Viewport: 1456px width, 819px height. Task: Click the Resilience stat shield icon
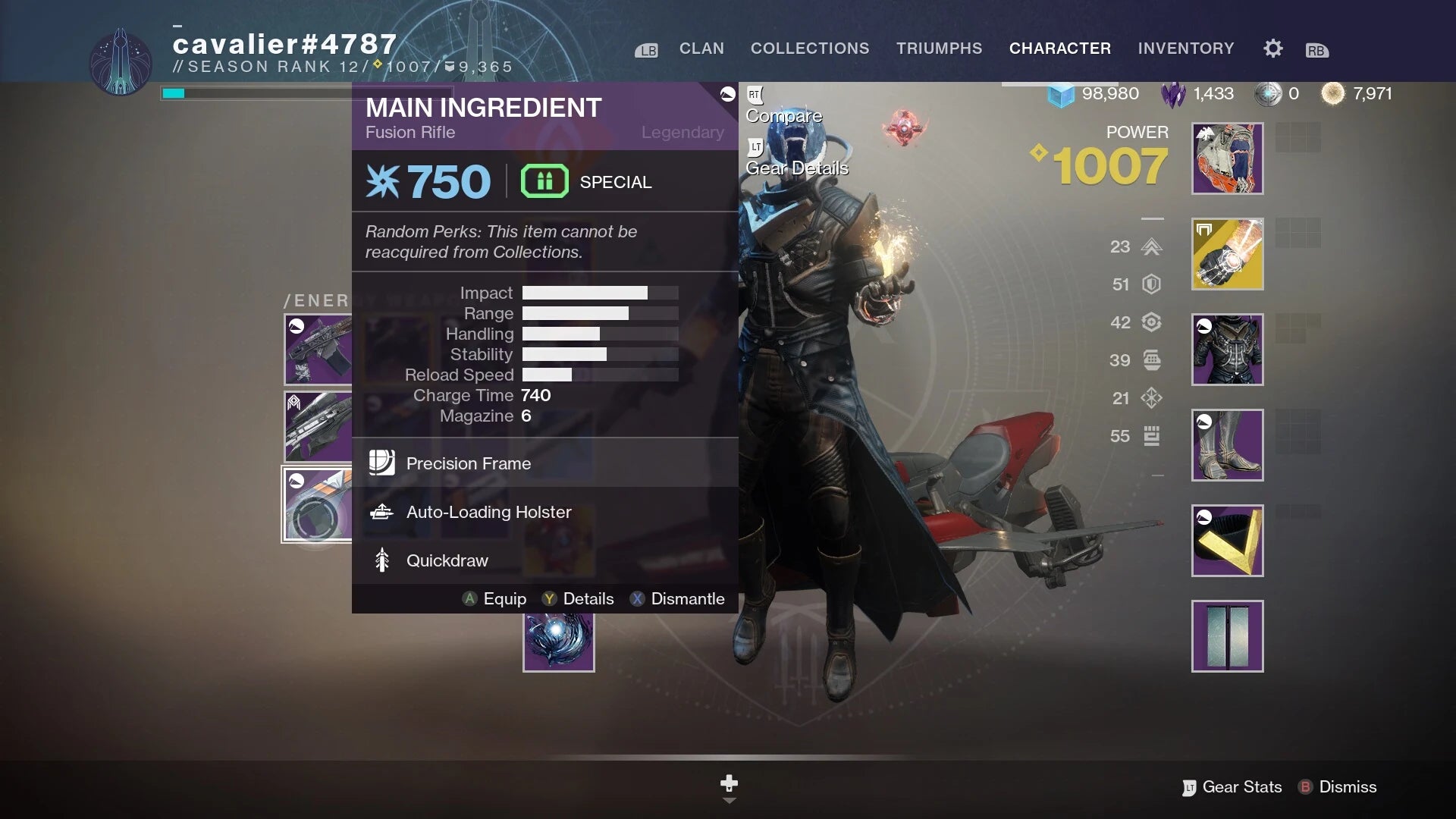tap(1151, 284)
